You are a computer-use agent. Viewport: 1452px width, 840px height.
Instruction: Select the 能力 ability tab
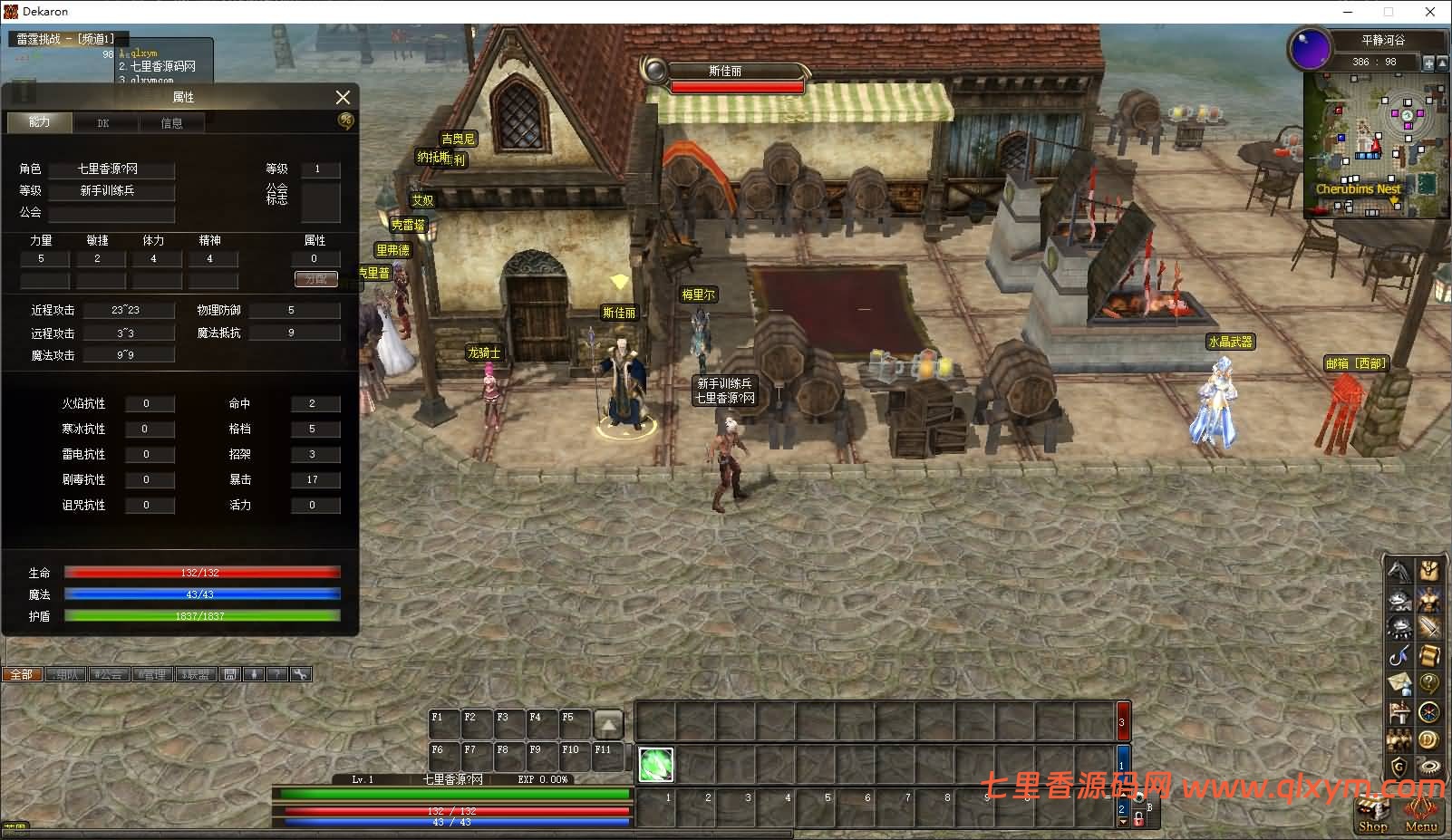coord(39,121)
